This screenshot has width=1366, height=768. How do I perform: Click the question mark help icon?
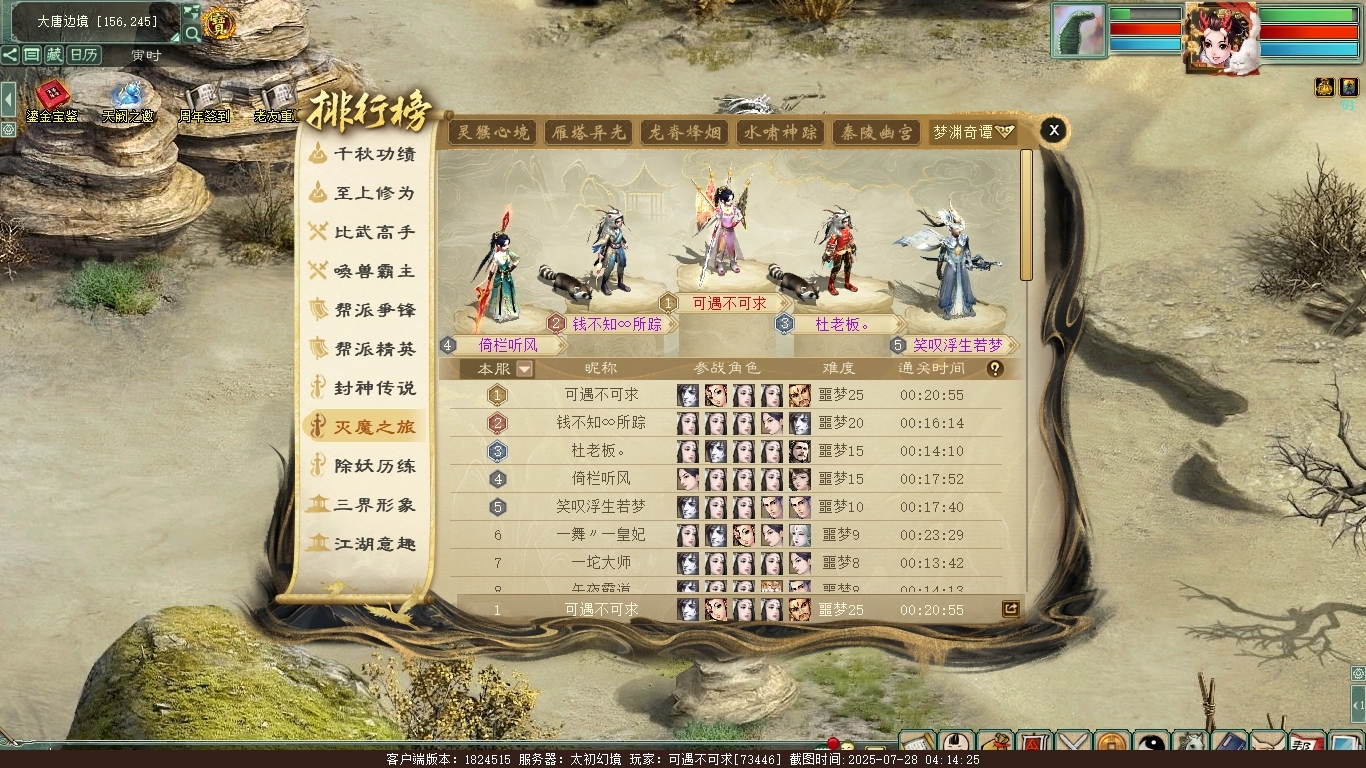[994, 369]
